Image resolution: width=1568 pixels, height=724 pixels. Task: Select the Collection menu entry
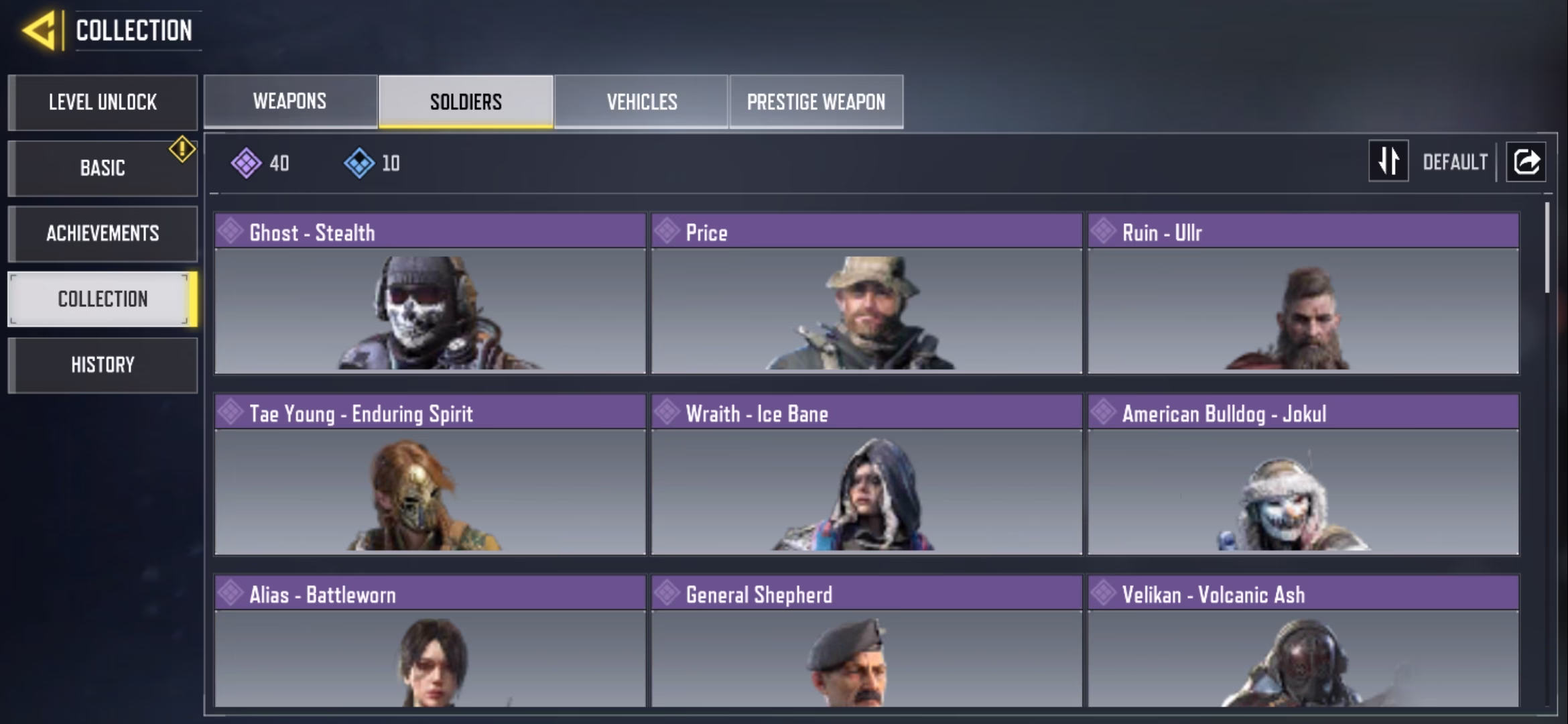tap(103, 299)
